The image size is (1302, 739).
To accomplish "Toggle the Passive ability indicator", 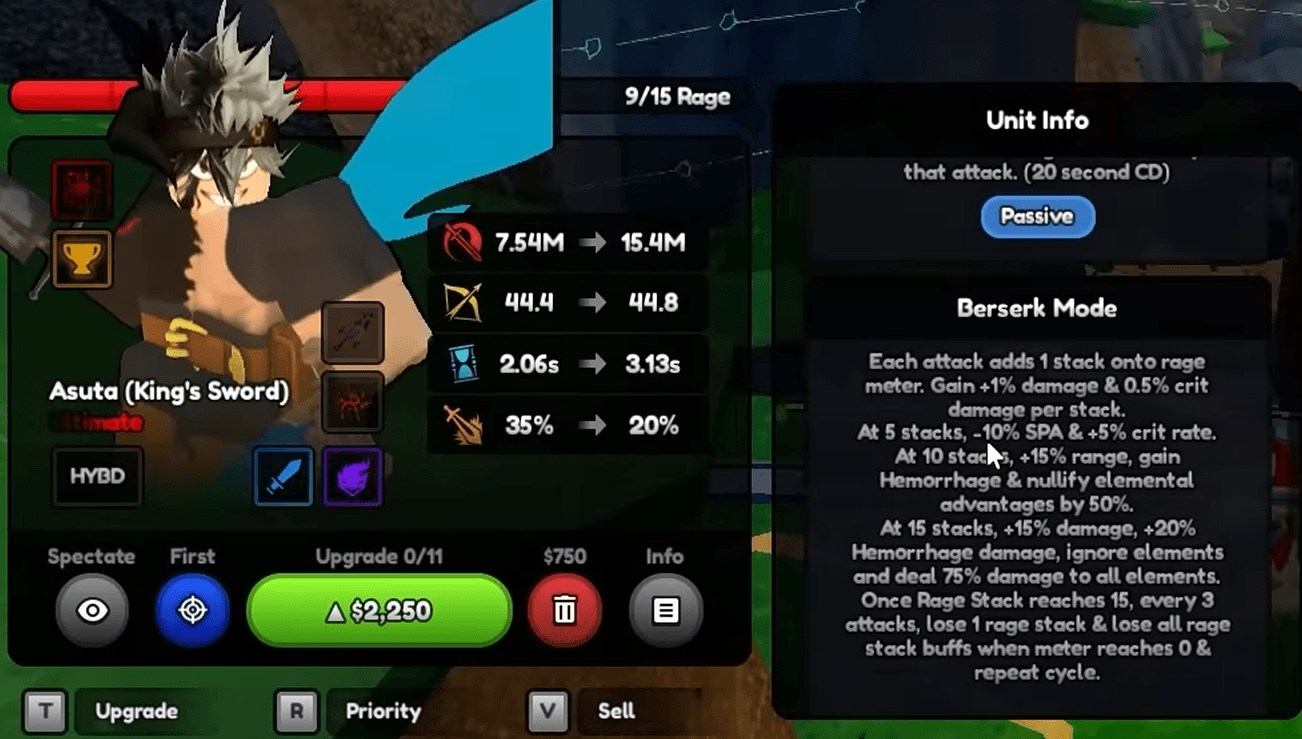I will click(1037, 216).
